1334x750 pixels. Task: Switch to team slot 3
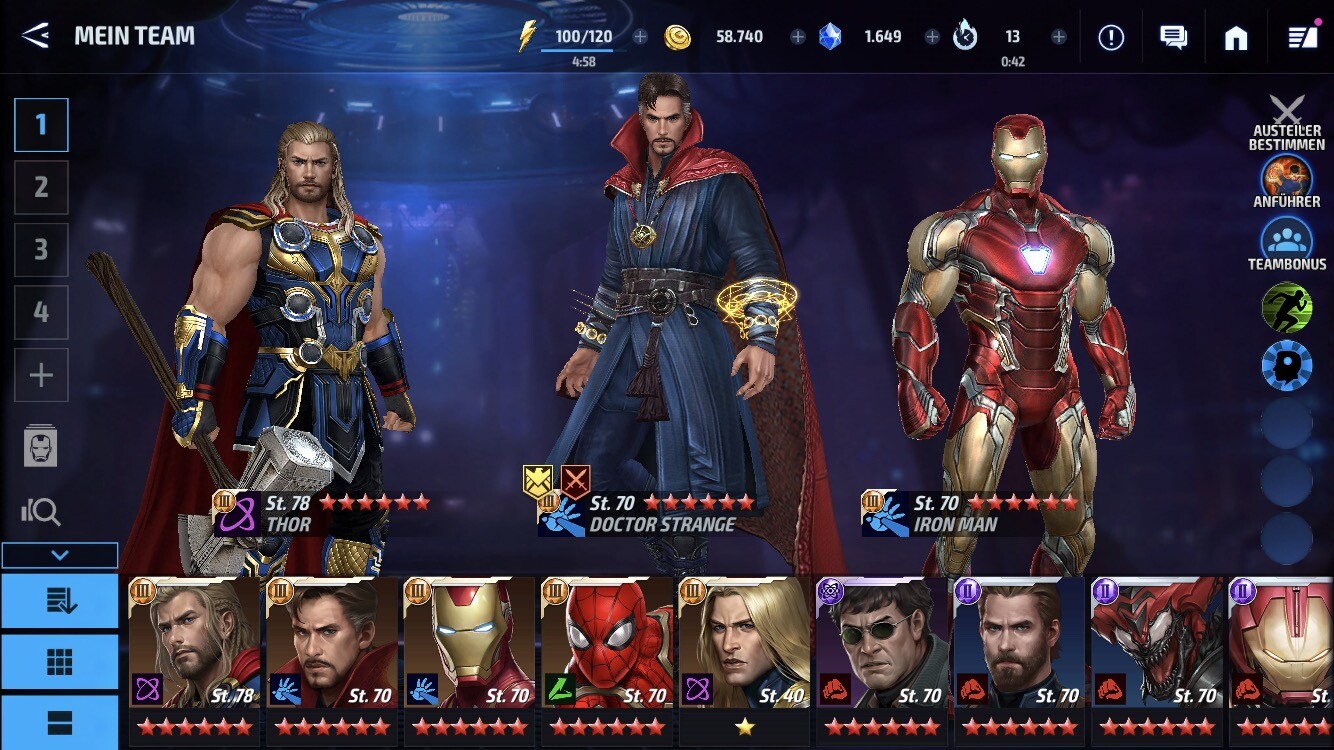point(41,249)
